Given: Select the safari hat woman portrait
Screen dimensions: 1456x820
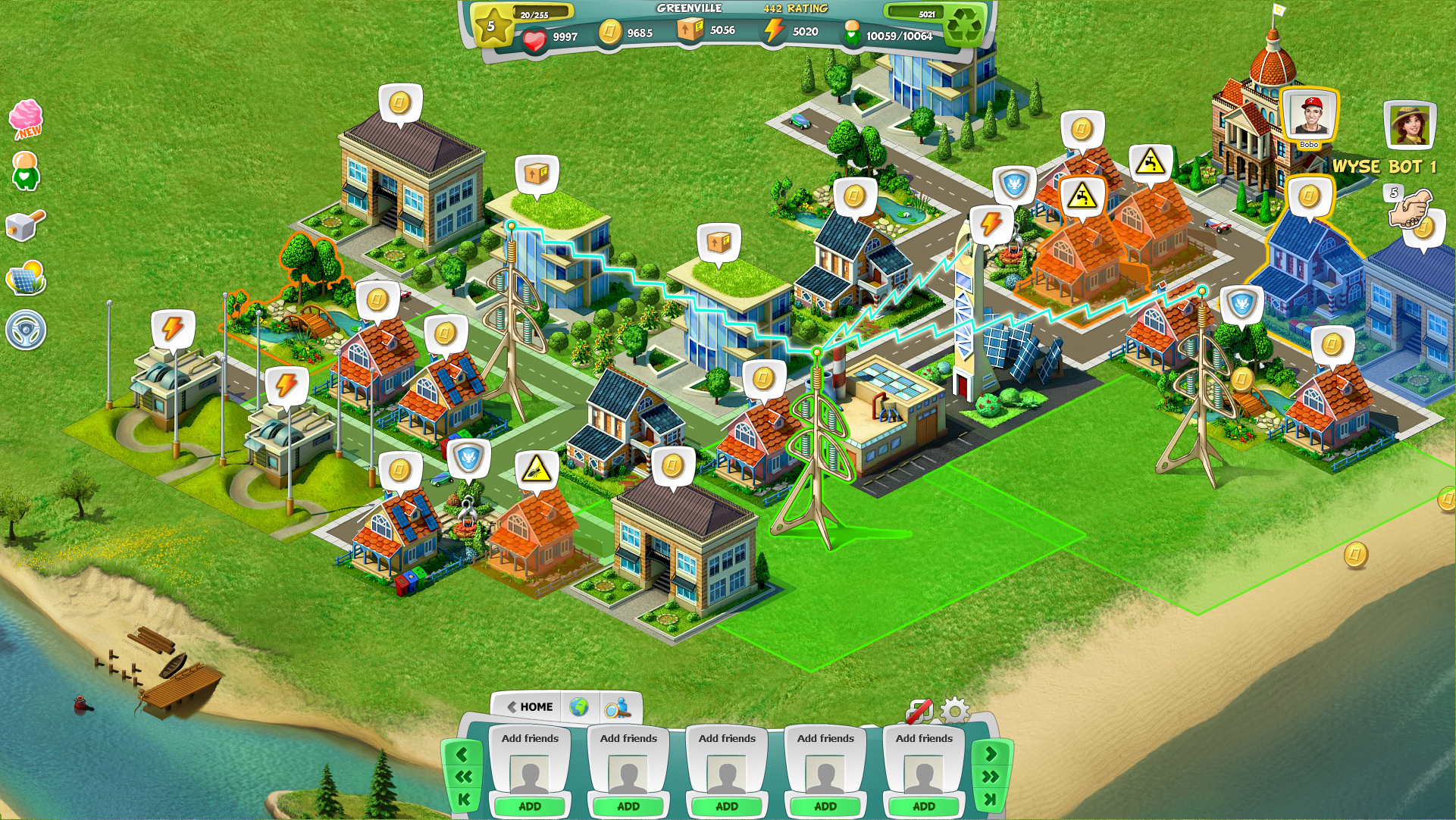Looking at the screenshot, I should (x=1409, y=125).
